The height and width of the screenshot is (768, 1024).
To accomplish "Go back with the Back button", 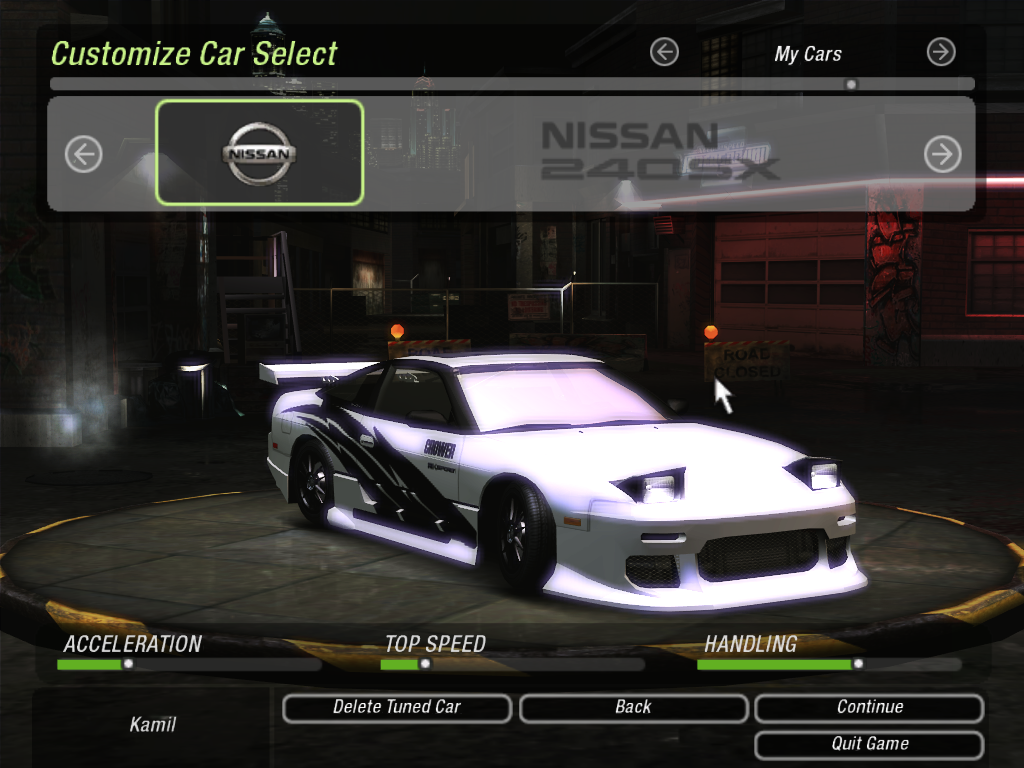I will point(633,708).
